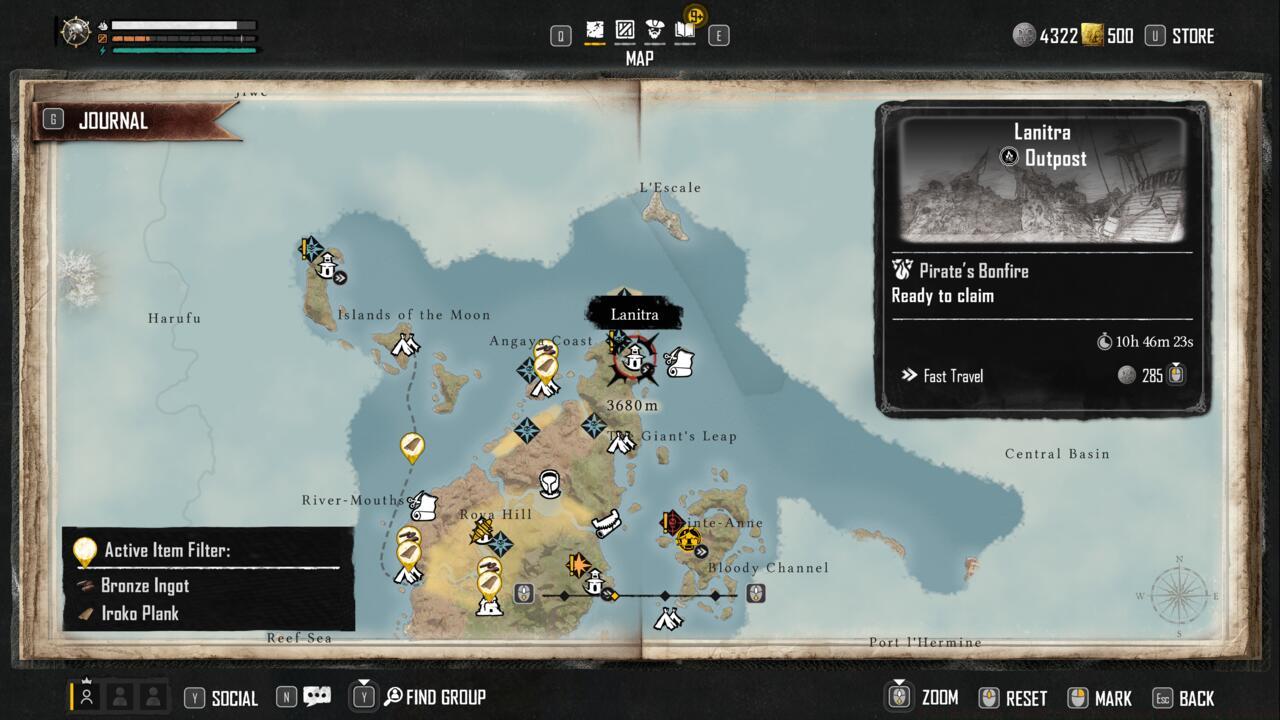
Task: Toggle the Active Item Filter pin
Action: [x=84, y=548]
